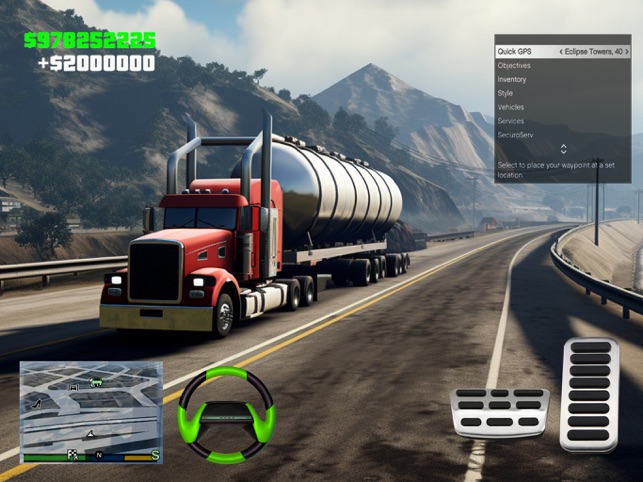Open the Inventory menu entry
The image size is (643, 482).
(563, 79)
